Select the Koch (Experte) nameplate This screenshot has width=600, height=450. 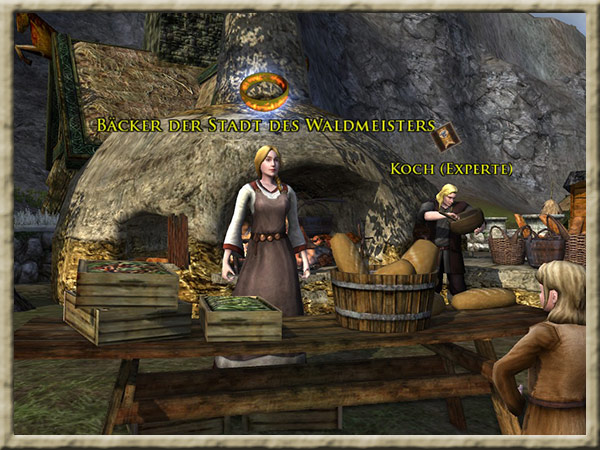click(x=450, y=169)
